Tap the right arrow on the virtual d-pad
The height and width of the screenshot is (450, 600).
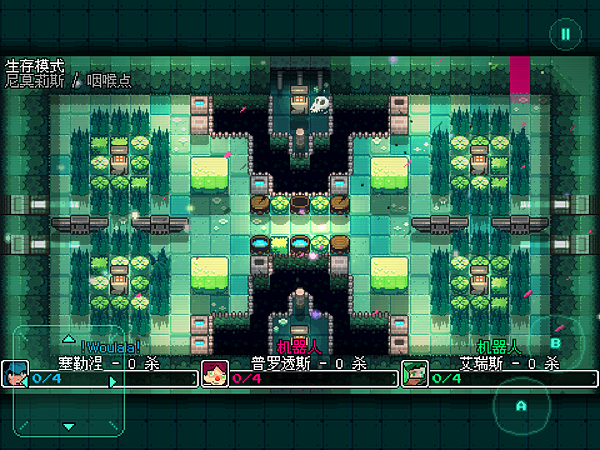(x=113, y=381)
